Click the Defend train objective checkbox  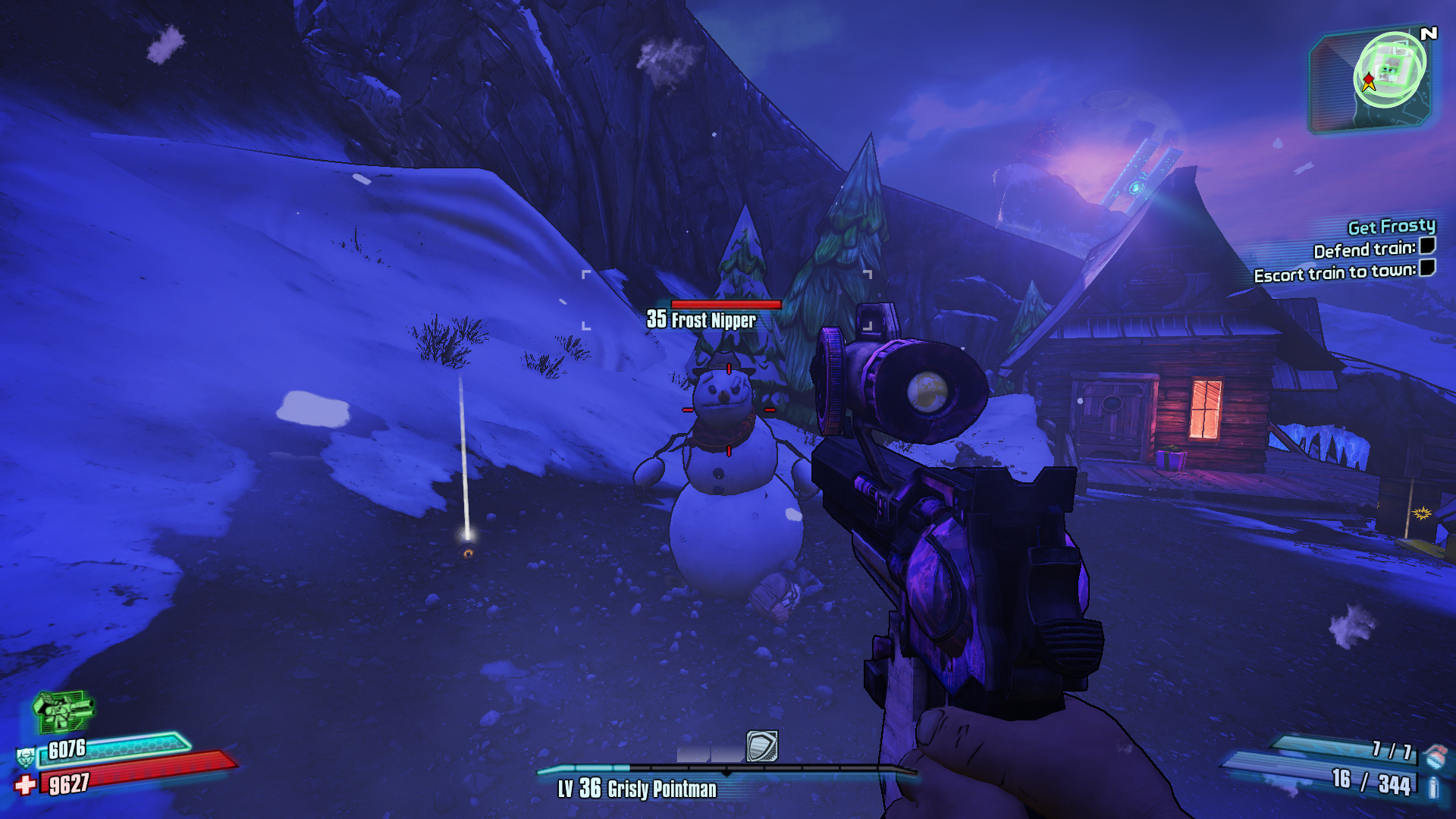click(1427, 246)
